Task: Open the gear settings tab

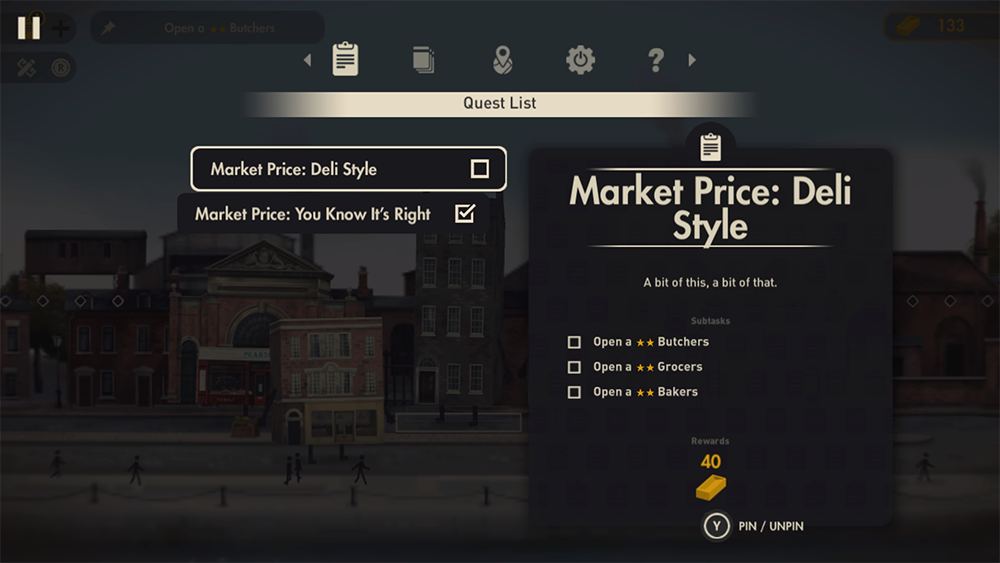Action: (x=580, y=60)
